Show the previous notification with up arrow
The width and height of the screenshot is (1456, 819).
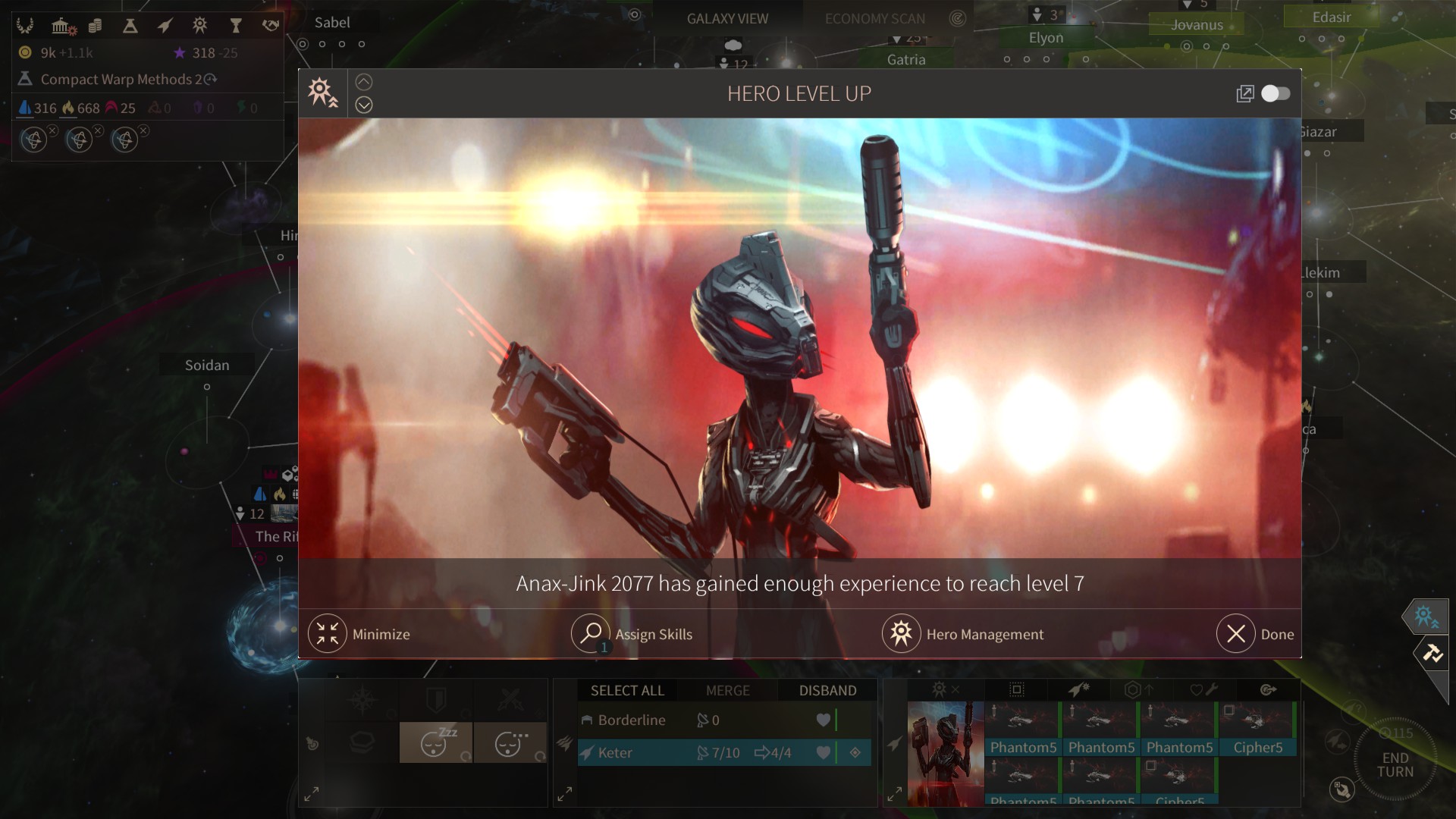tap(364, 82)
